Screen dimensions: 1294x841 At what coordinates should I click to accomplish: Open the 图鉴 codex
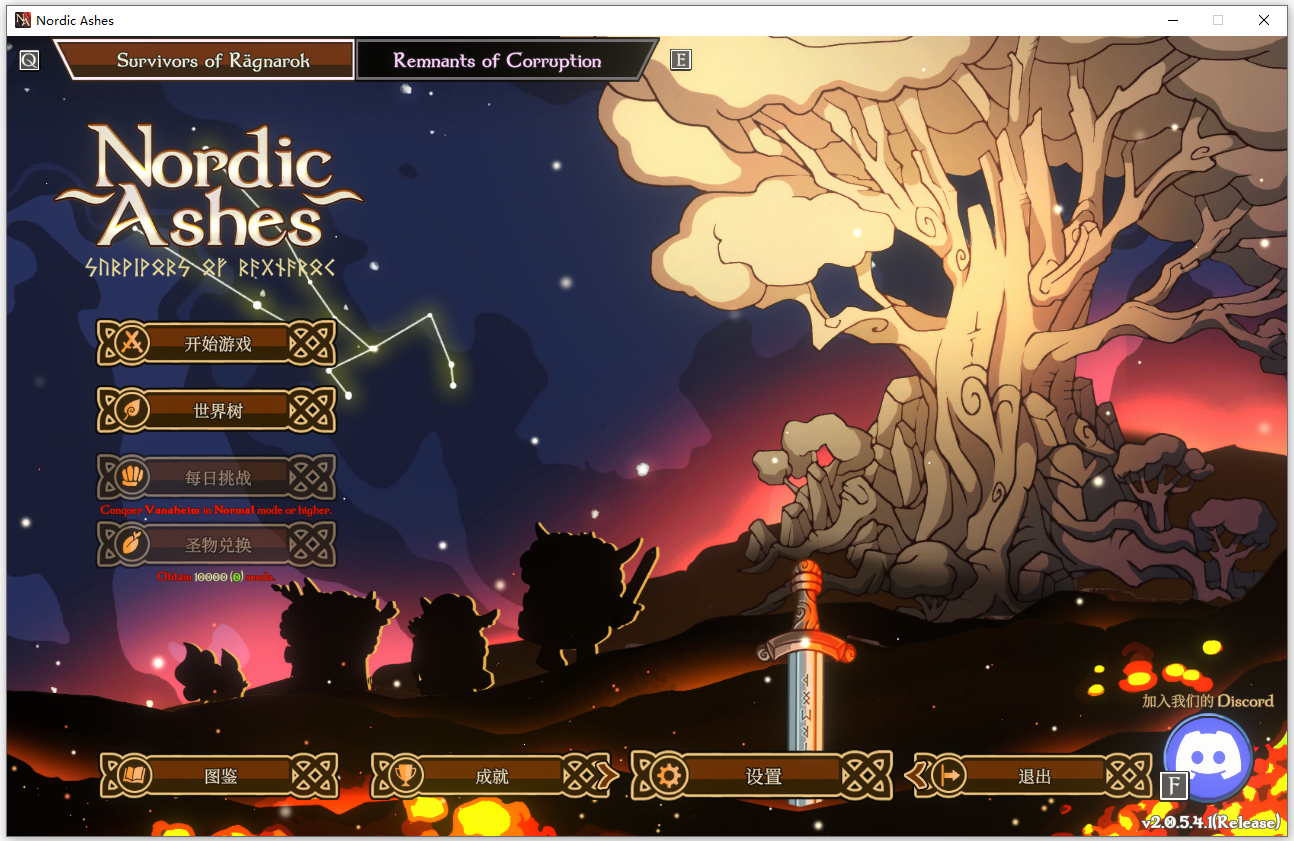coord(220,776)
